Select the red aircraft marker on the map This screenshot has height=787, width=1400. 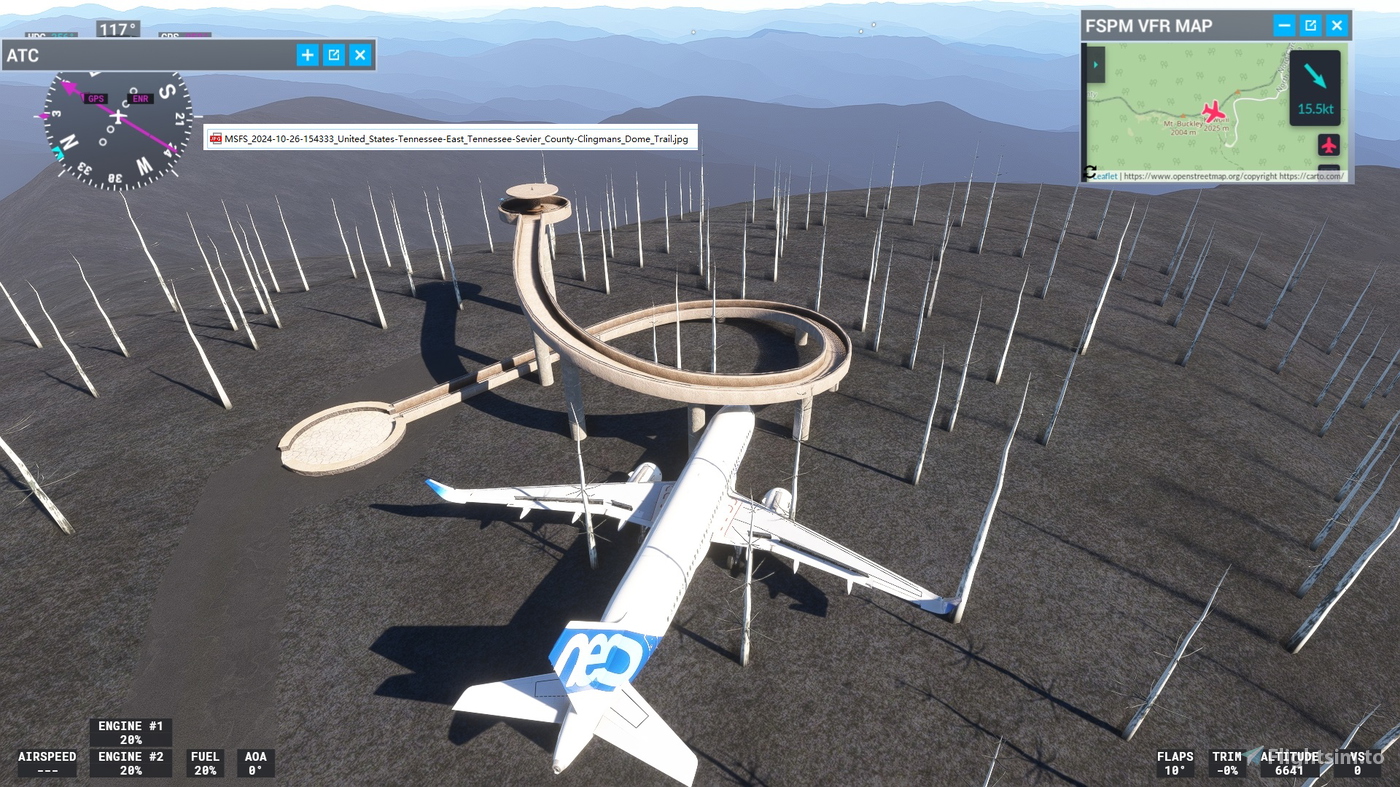click(1212, 111)
